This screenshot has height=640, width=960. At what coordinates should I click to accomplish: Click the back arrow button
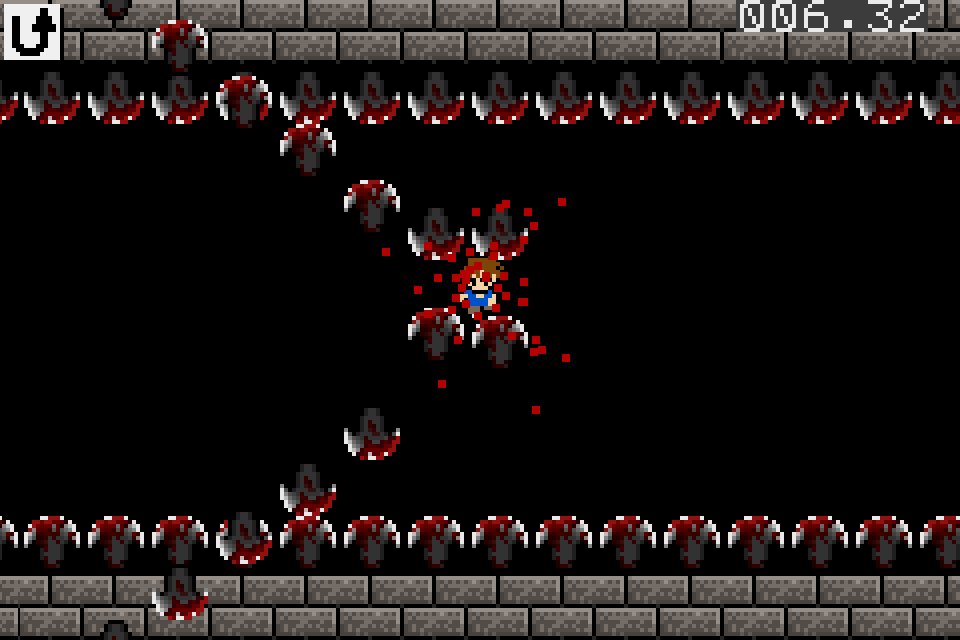32,31
